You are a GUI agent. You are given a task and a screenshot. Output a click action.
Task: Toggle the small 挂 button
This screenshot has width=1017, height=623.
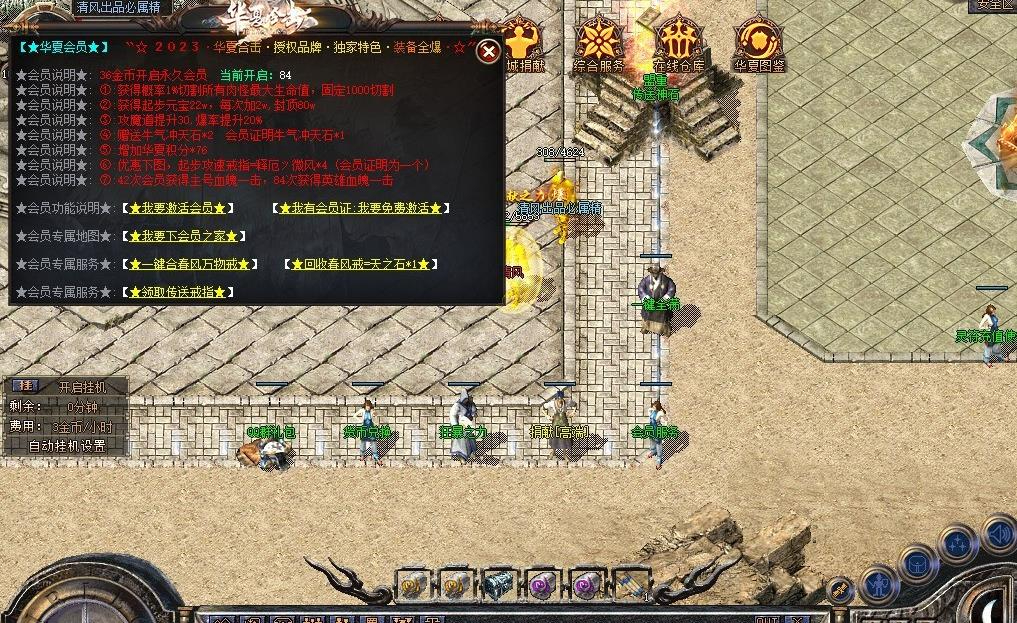26,386
